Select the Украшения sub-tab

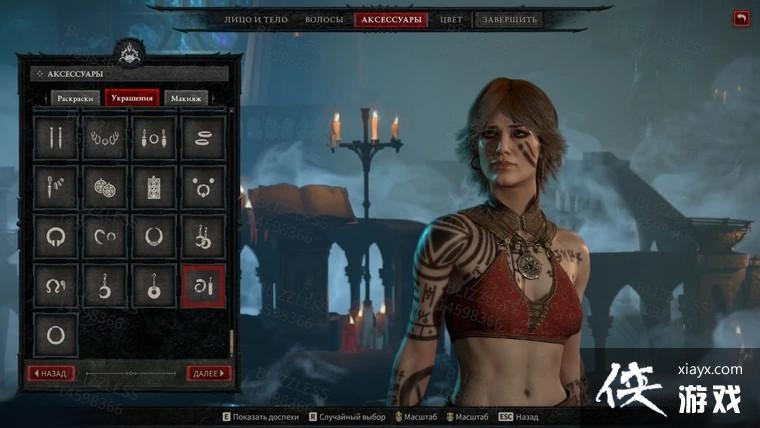(132, 98)
